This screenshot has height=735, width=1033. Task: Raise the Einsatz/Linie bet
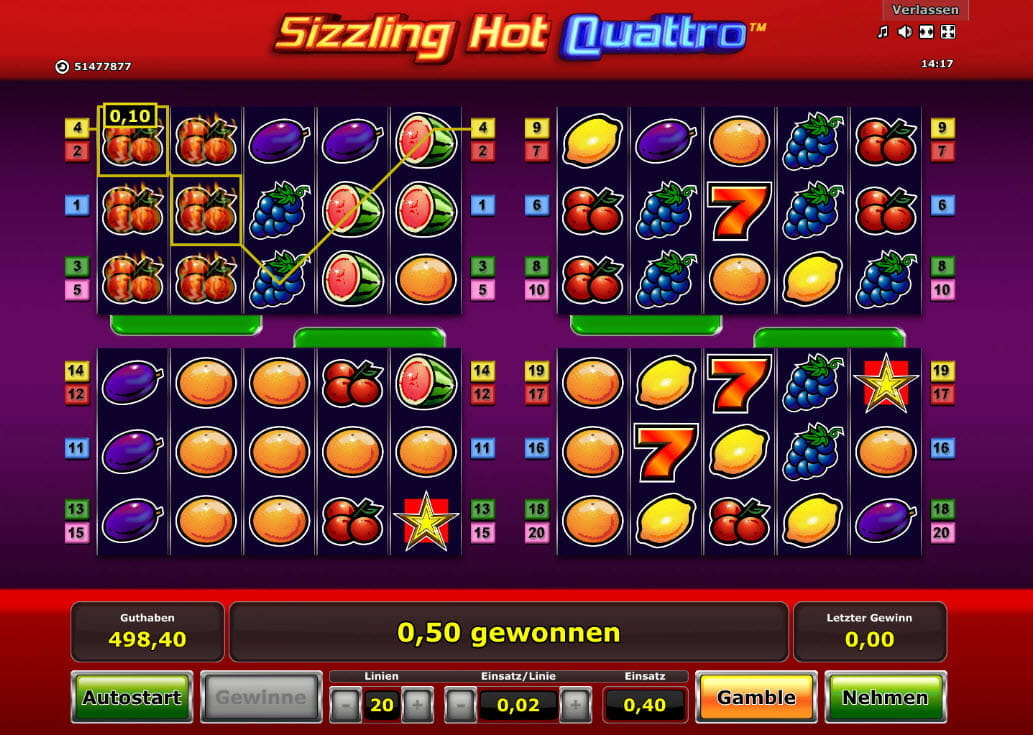[x=575, y=705]
